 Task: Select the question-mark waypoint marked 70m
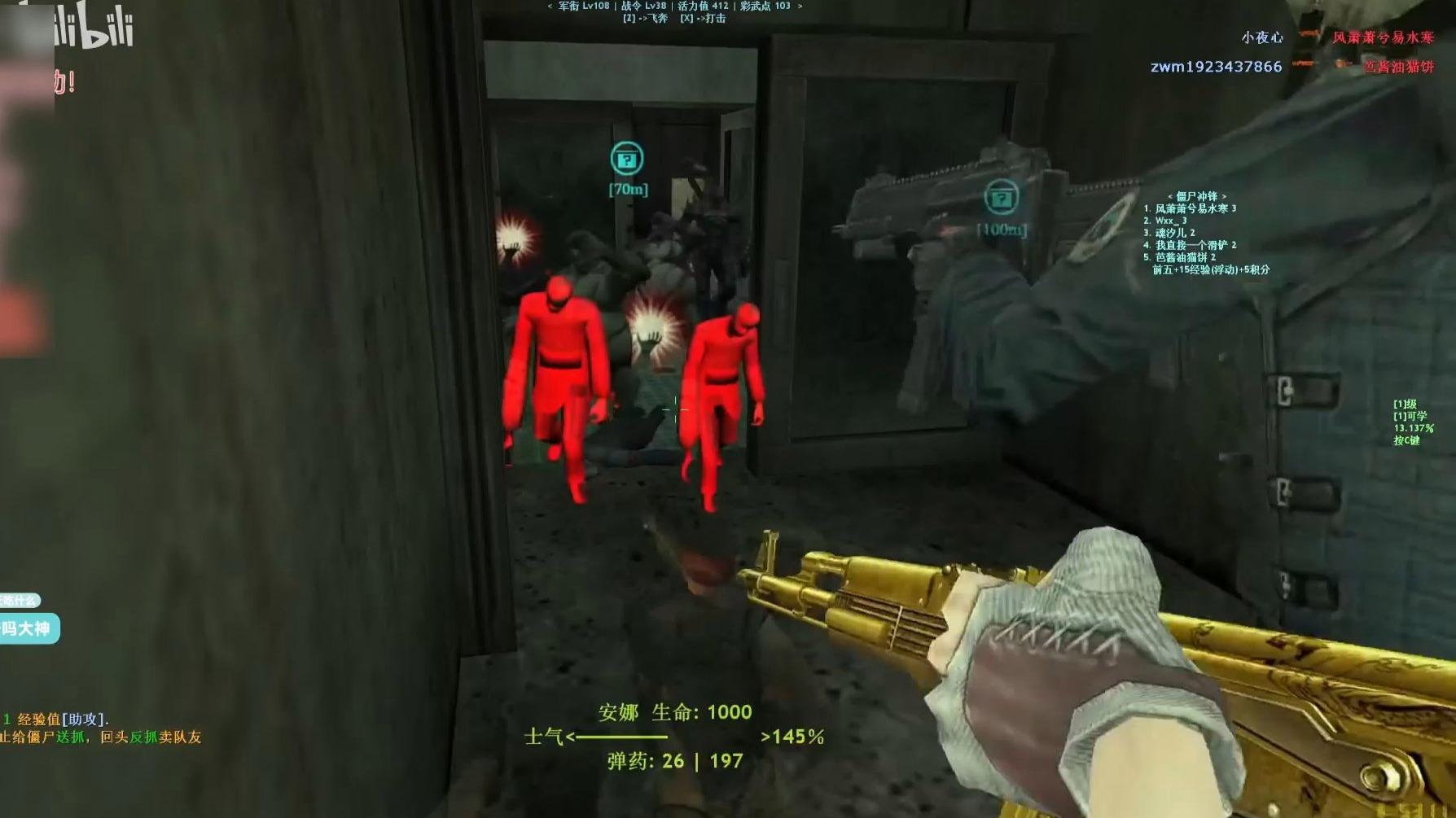[x=626, y=160]
